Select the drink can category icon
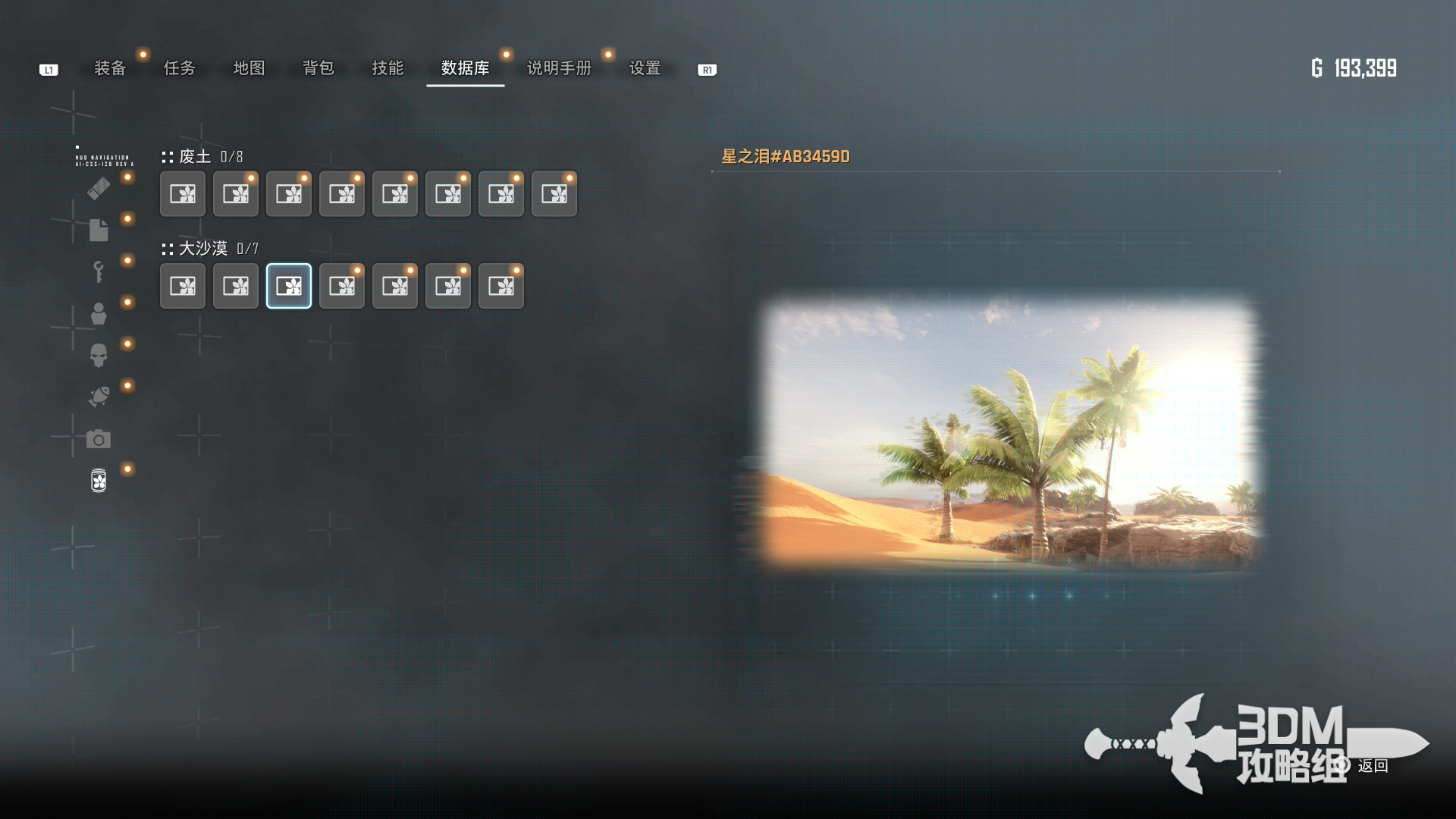 pyautogui.click(x=99, y=480)
